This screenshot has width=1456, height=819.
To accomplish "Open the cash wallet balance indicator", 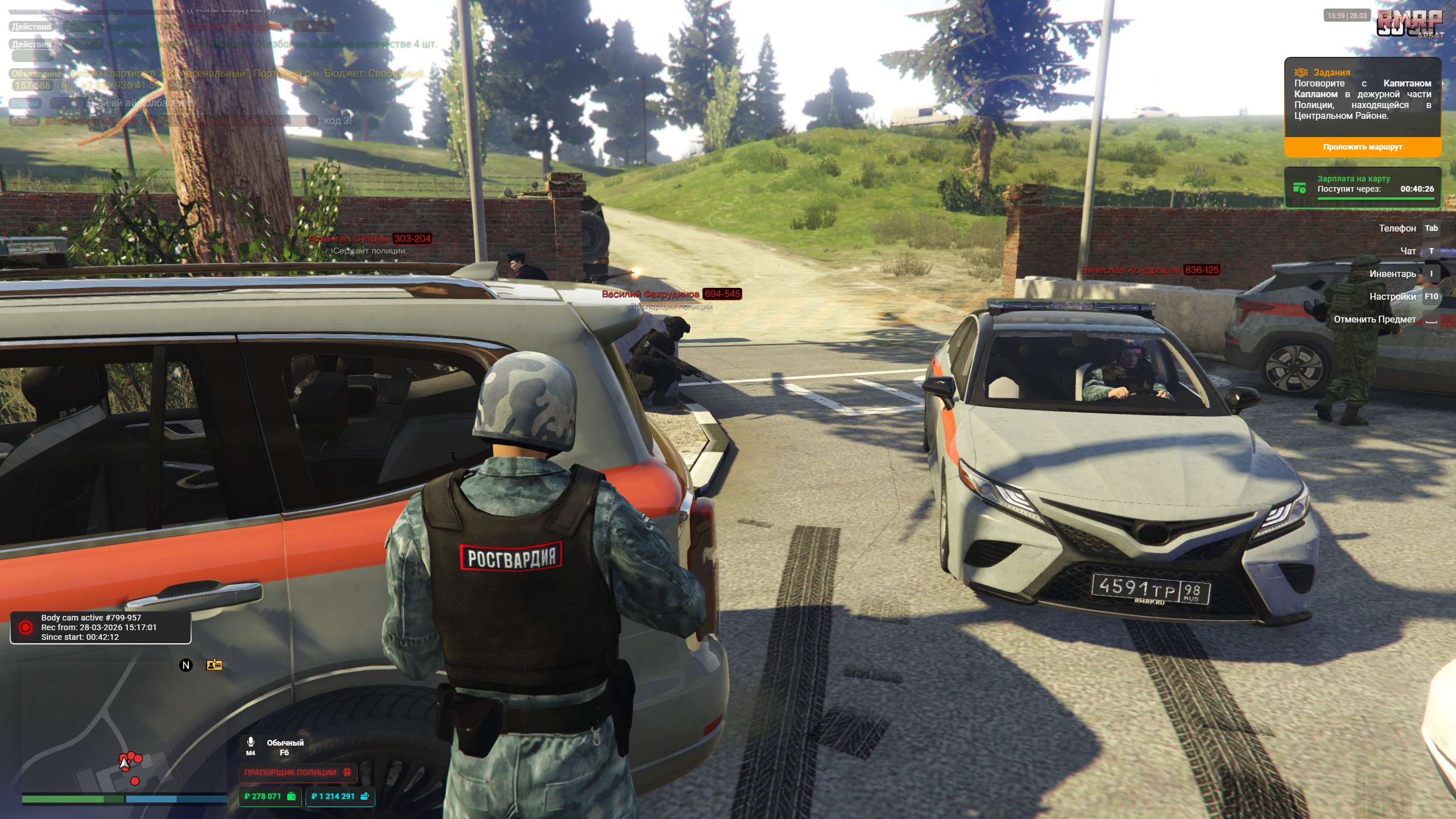I will (x=270, y=796).
